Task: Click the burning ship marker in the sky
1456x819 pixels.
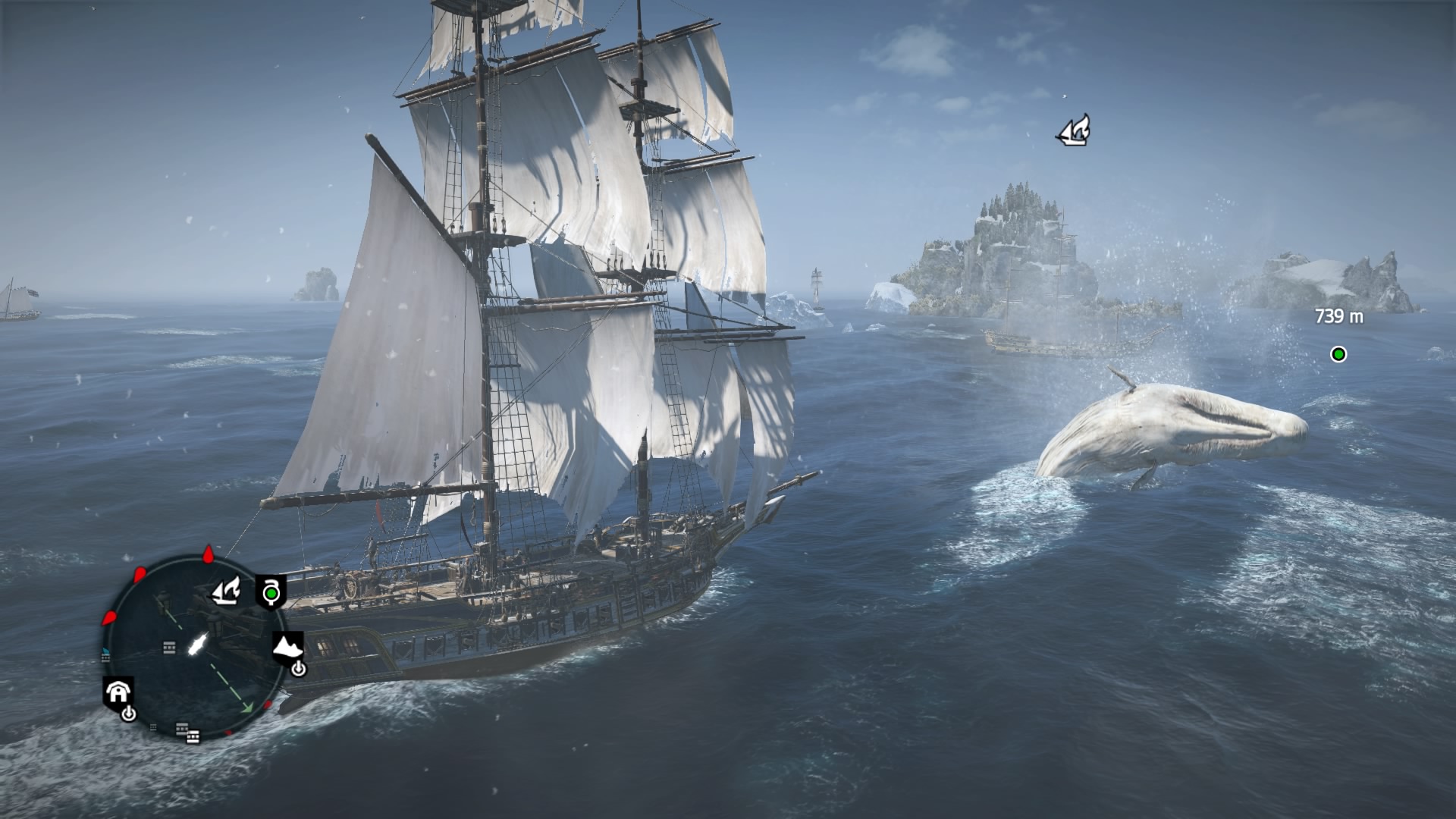Action: [1075, 131]
